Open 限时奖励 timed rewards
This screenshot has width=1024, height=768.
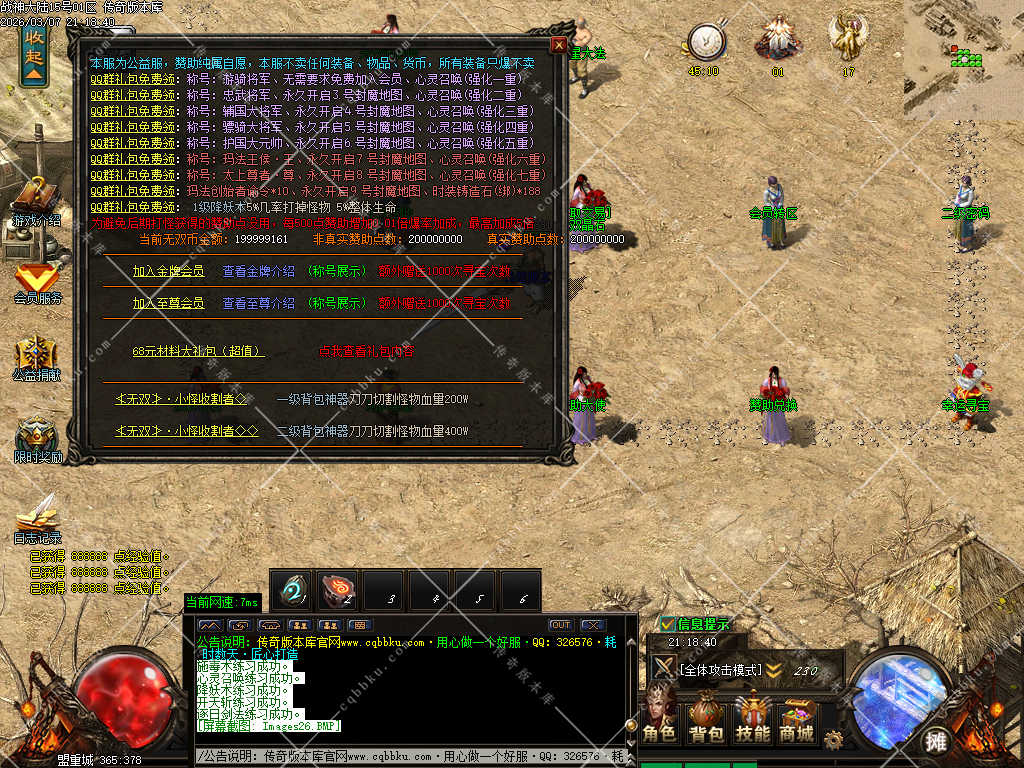(x=37, y=439)
